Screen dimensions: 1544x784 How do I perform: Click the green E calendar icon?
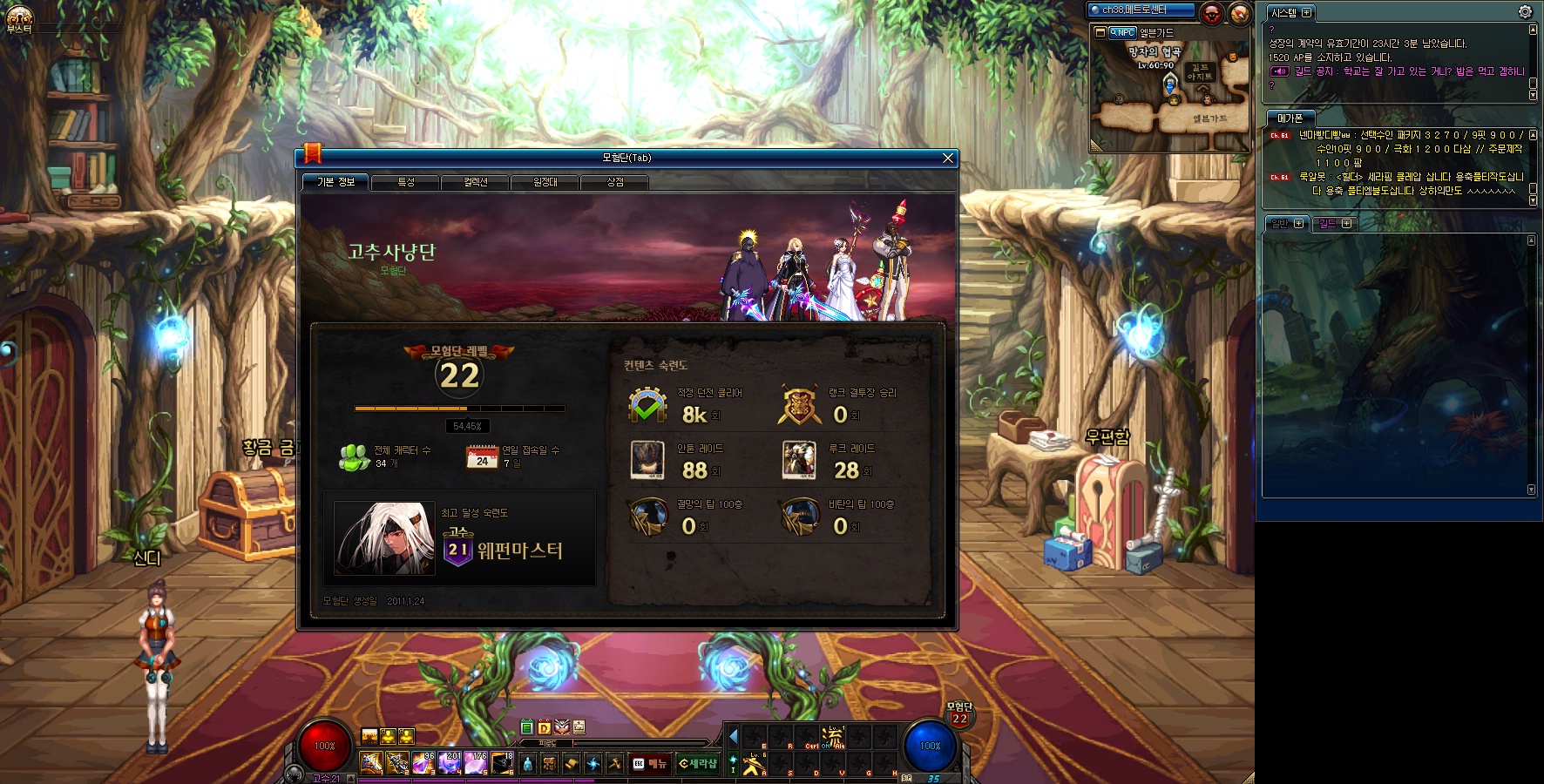click(x=526, y=727)
